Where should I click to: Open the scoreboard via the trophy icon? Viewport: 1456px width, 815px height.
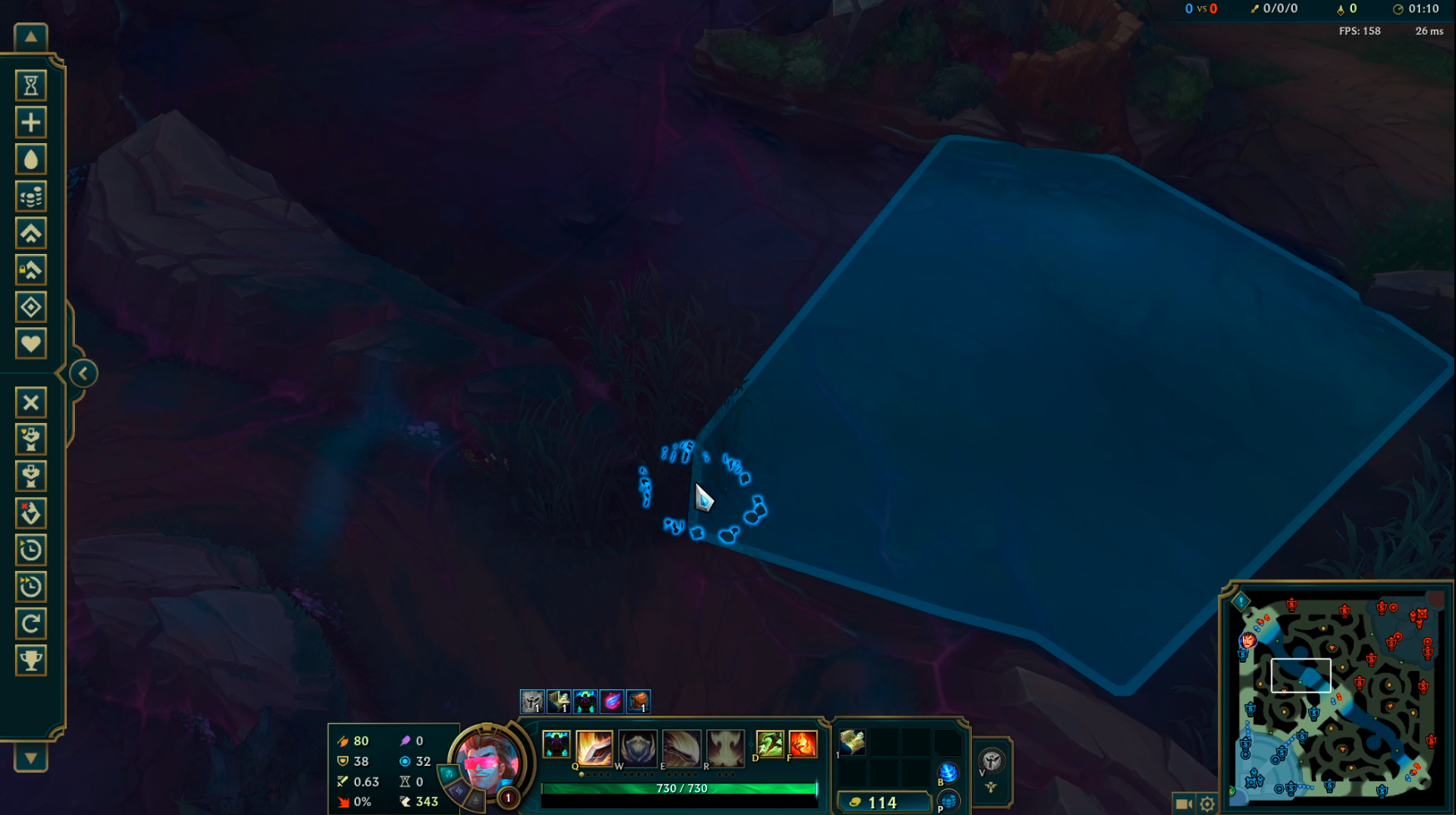(x=31, y=659)
